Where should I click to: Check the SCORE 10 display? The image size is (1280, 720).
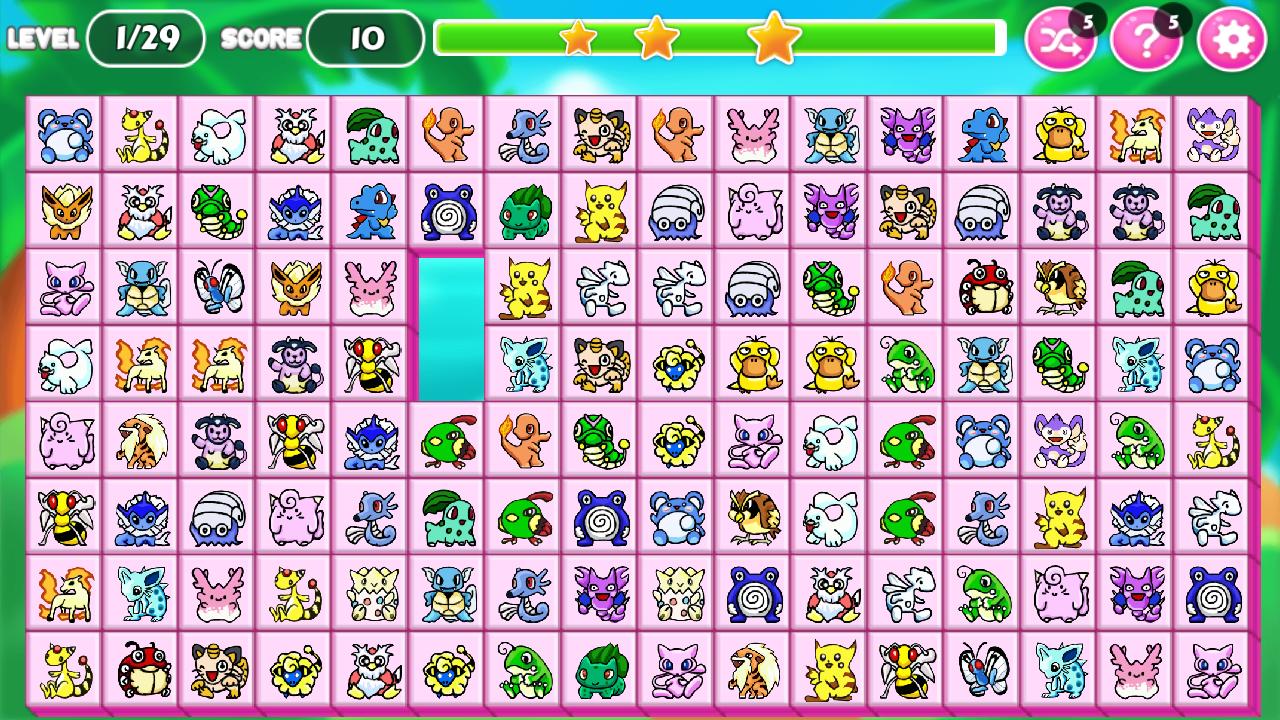363,40
